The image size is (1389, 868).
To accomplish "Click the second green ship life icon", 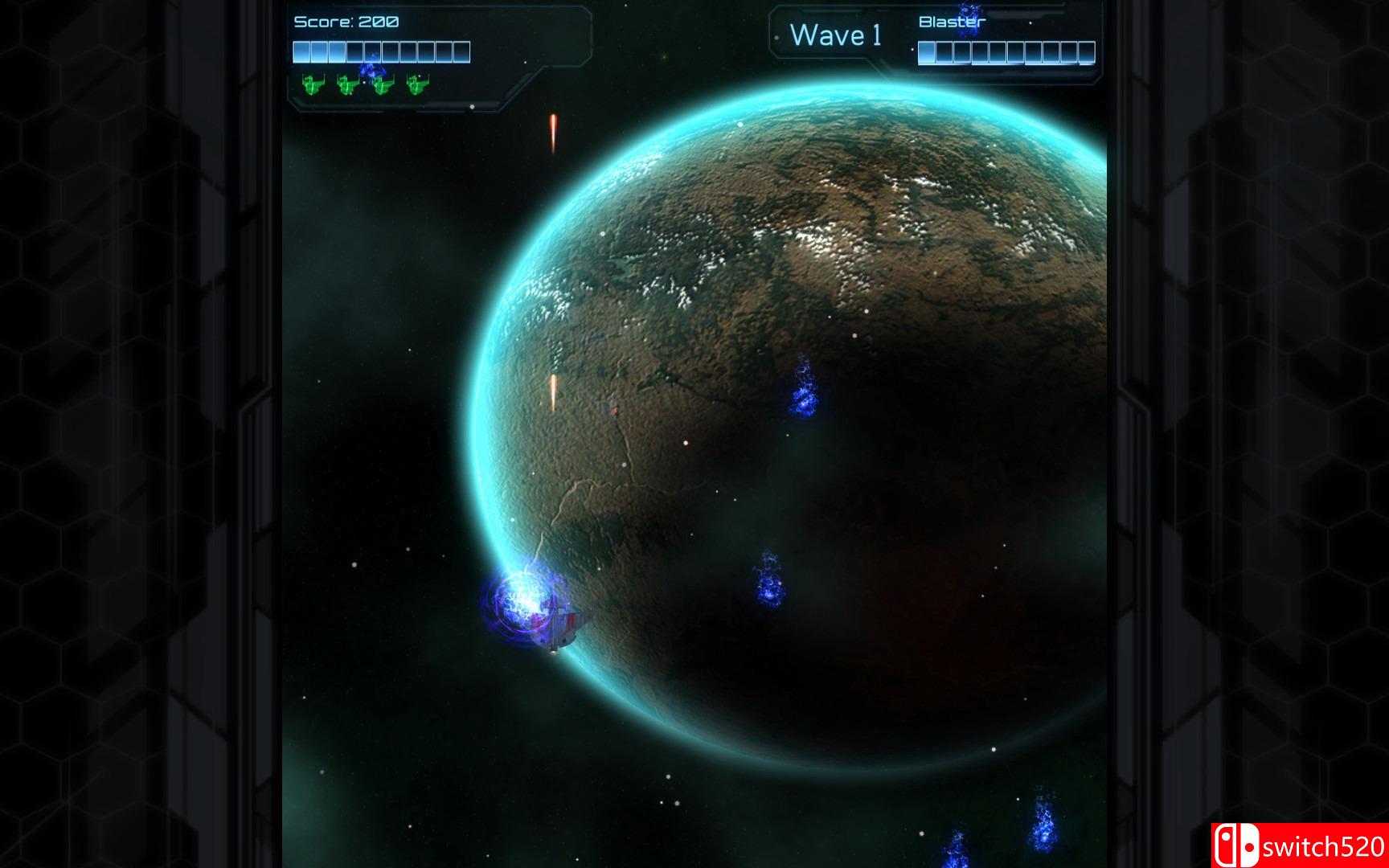I will click(x=346, y=84).
